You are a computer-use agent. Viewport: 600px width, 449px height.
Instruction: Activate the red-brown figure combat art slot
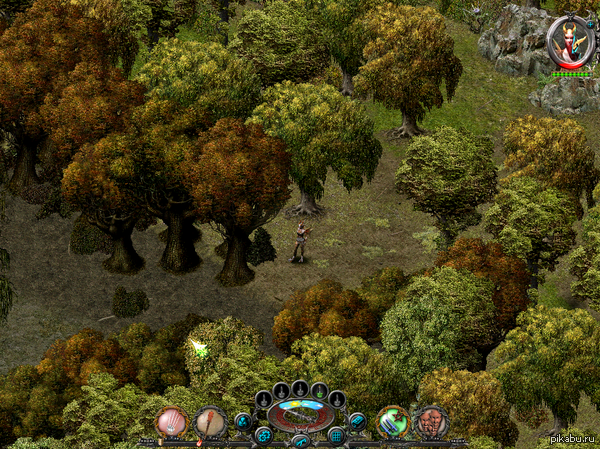431,422
